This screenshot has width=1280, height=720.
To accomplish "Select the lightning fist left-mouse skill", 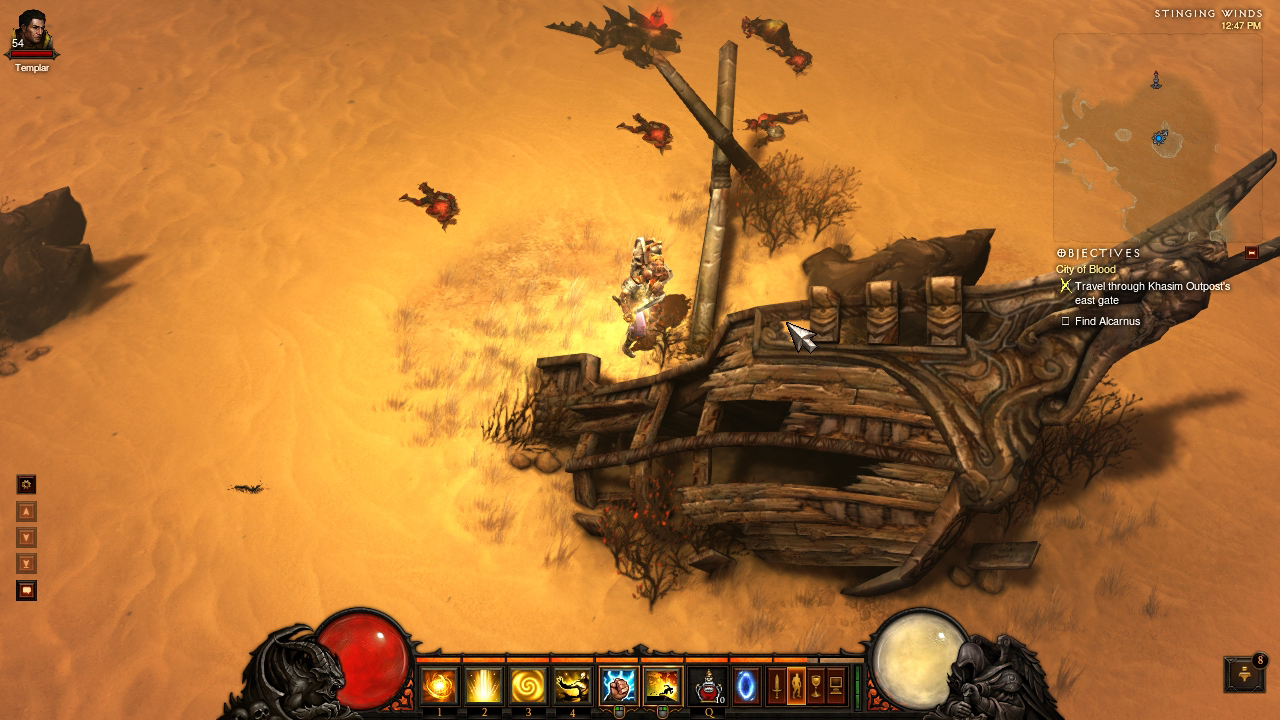I will click(x=618, y=686).
